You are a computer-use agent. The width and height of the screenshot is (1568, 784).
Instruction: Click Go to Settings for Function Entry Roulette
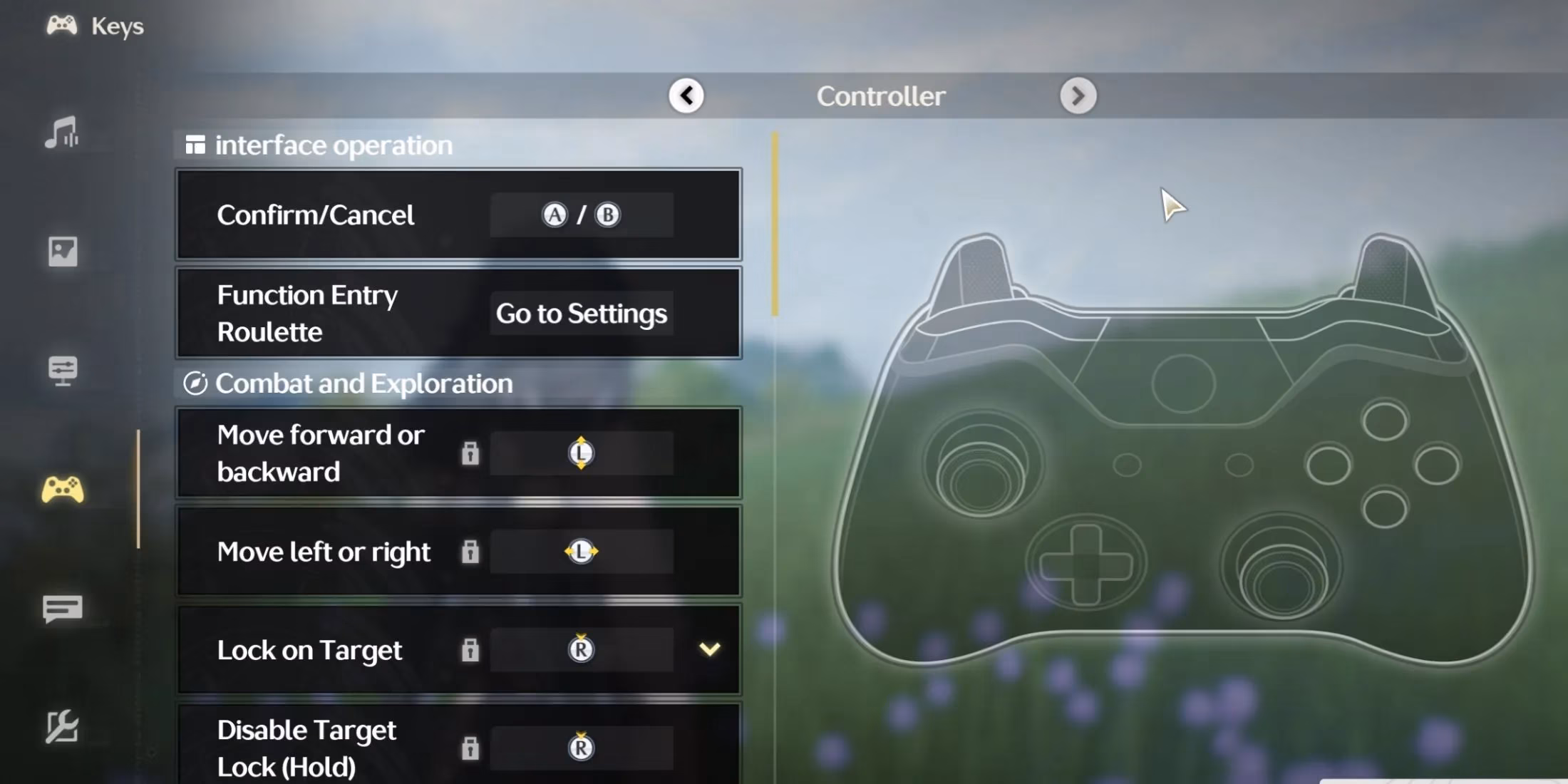click(581, 314)
